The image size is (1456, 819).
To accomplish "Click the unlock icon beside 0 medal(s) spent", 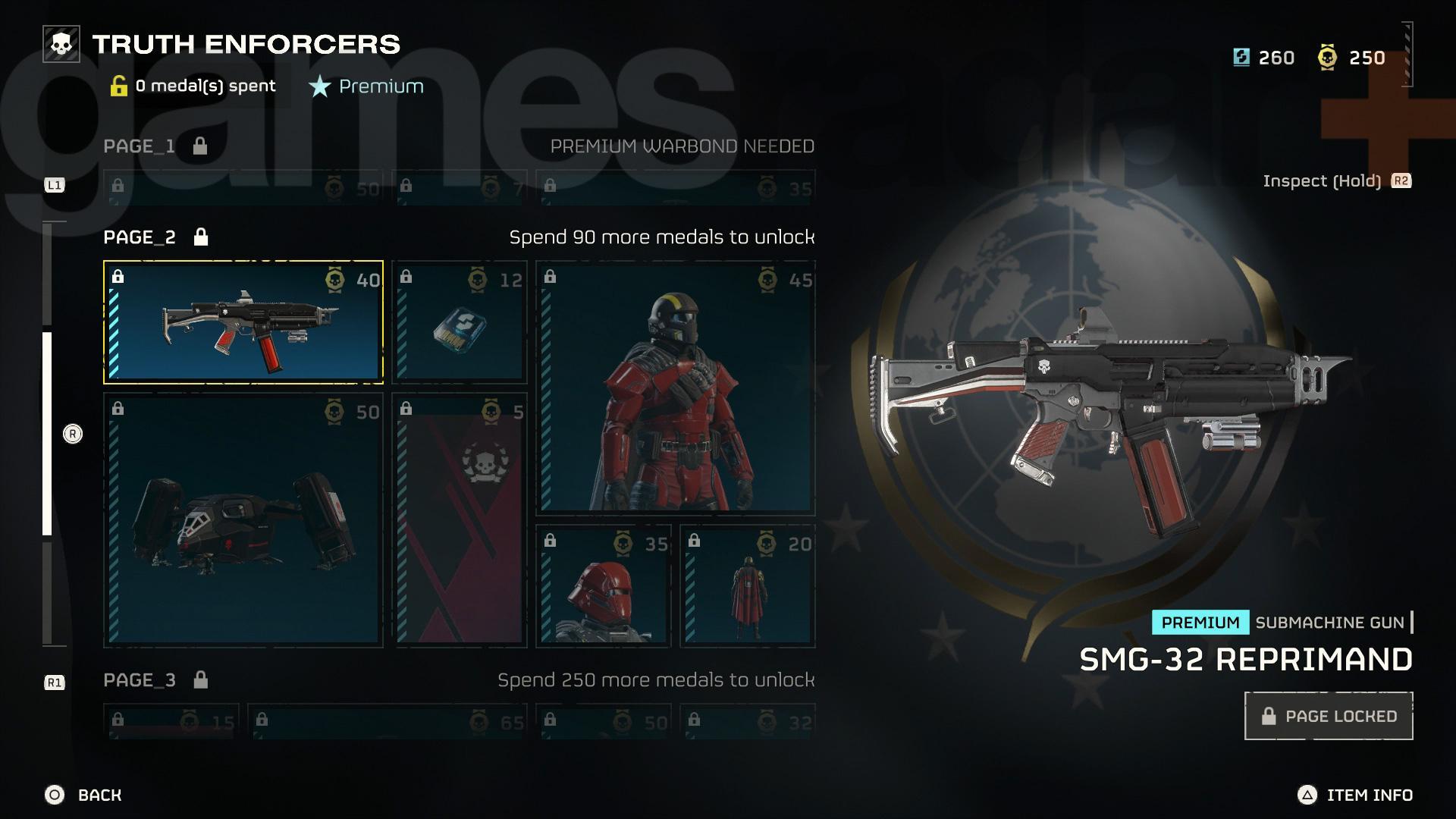I will 119,85.
